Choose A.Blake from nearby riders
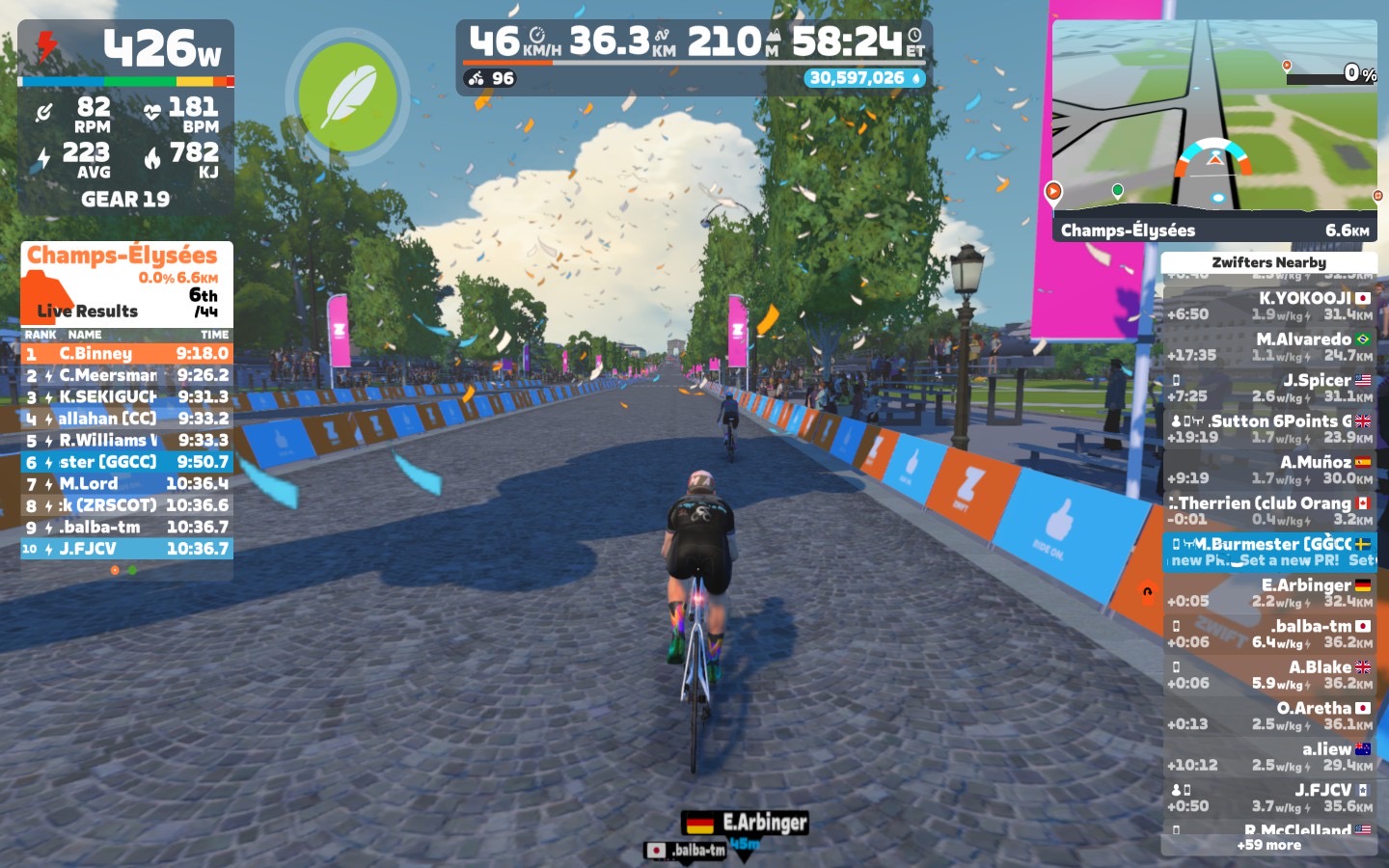This screenshot has width=1389, height=868. [1269, 674]
